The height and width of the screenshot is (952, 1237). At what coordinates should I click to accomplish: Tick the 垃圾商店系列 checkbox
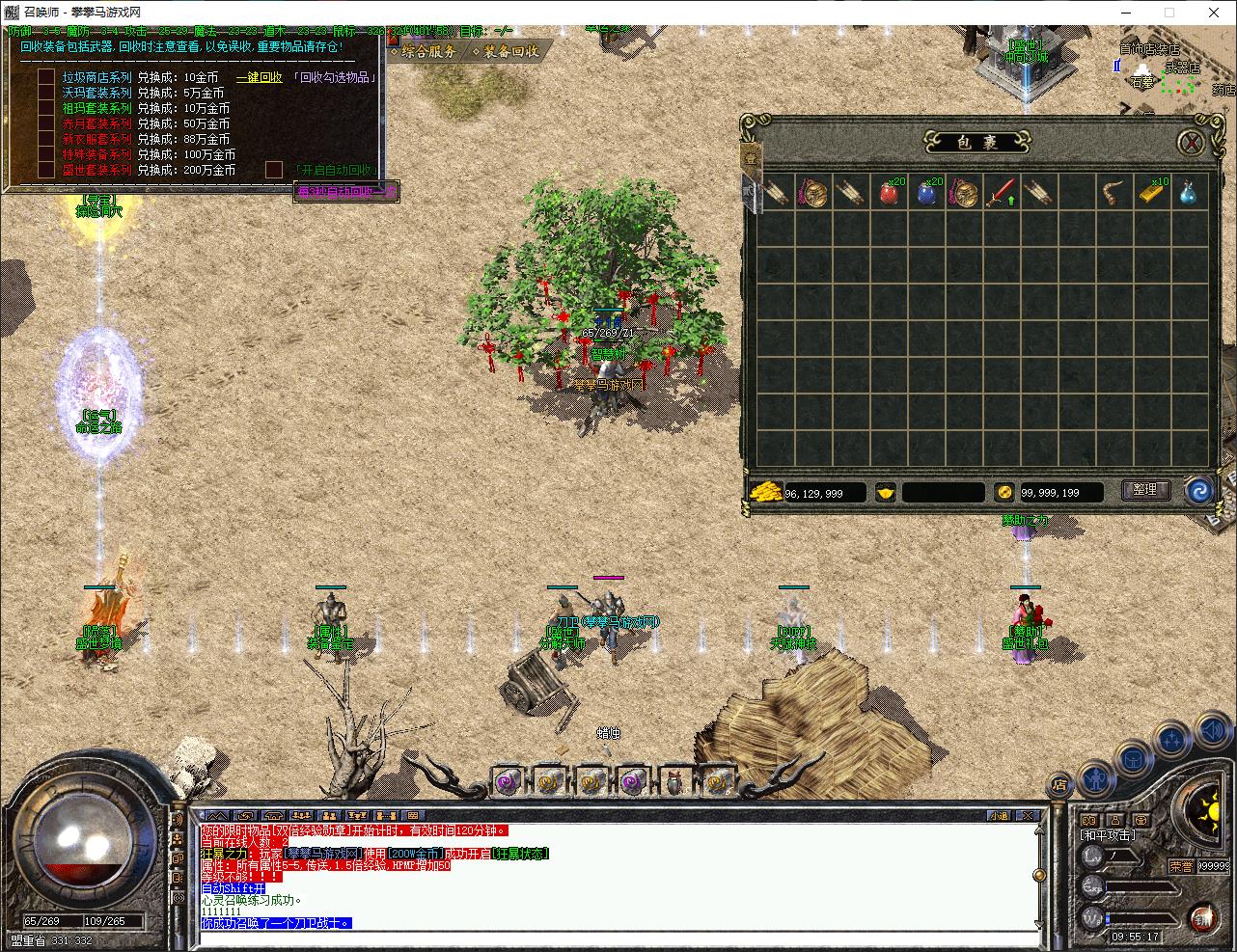[x=46, y=77]
